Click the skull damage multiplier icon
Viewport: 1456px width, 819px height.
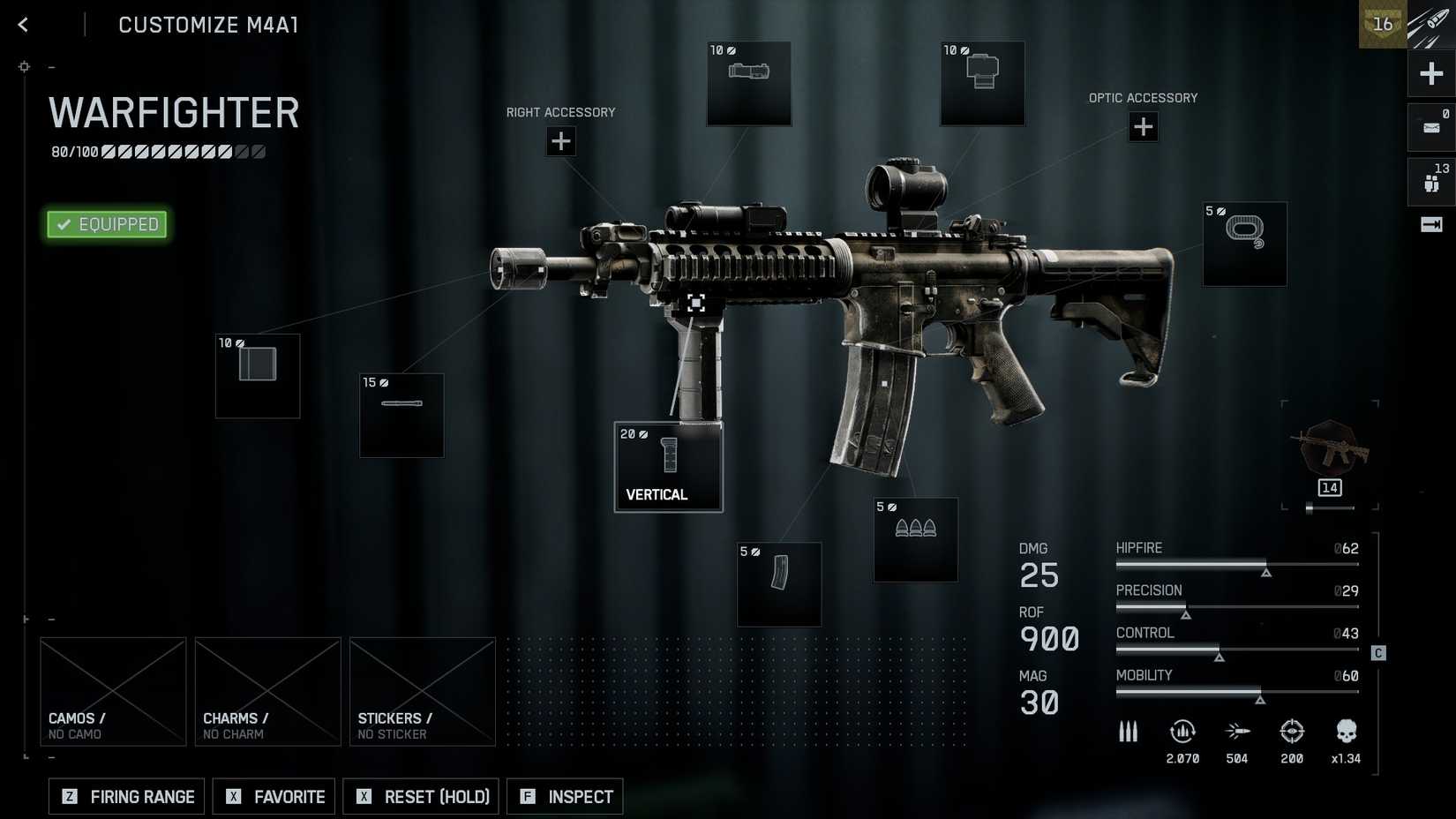pos(1347,732)
